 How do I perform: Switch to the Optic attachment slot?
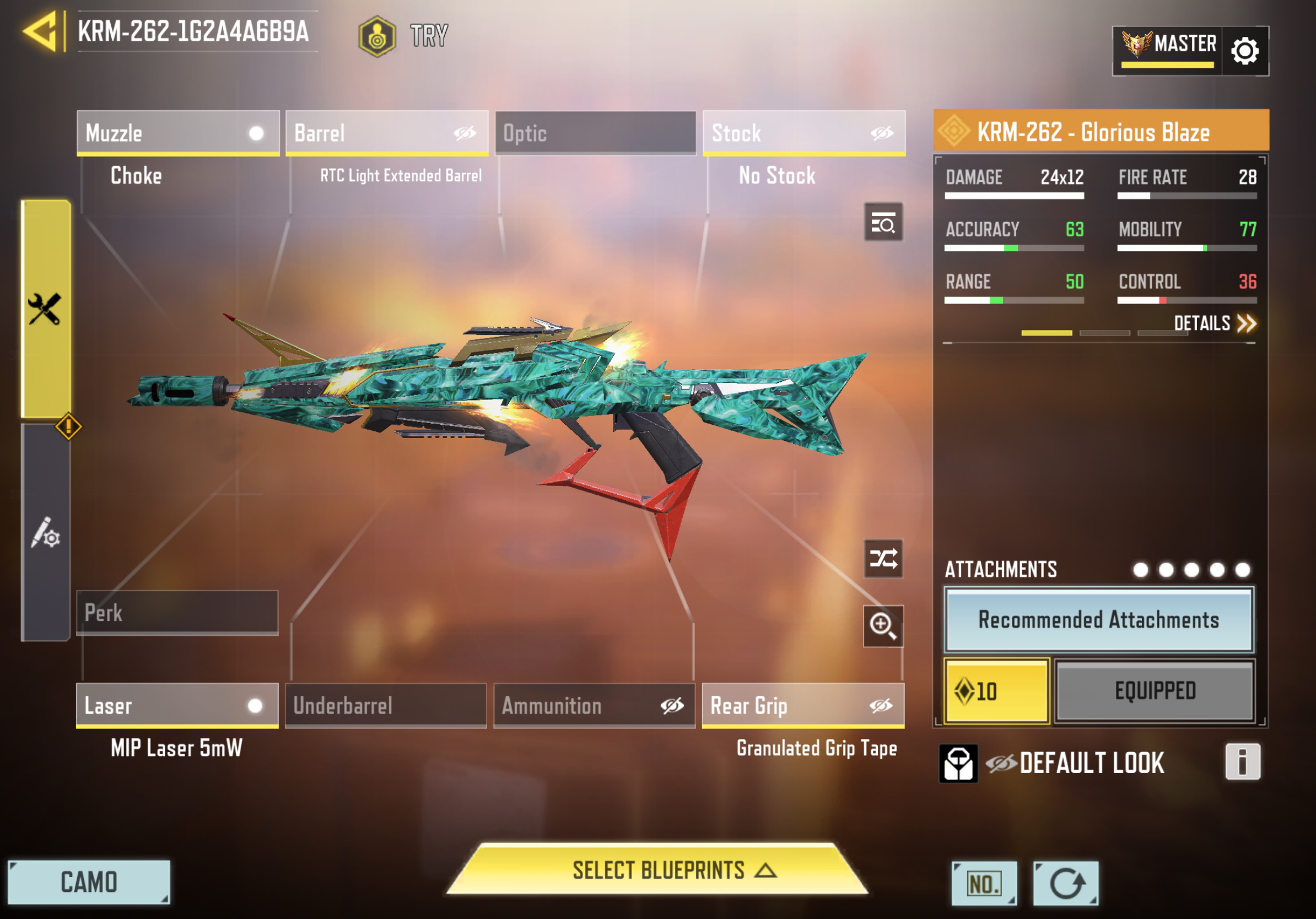coord(594,133)
